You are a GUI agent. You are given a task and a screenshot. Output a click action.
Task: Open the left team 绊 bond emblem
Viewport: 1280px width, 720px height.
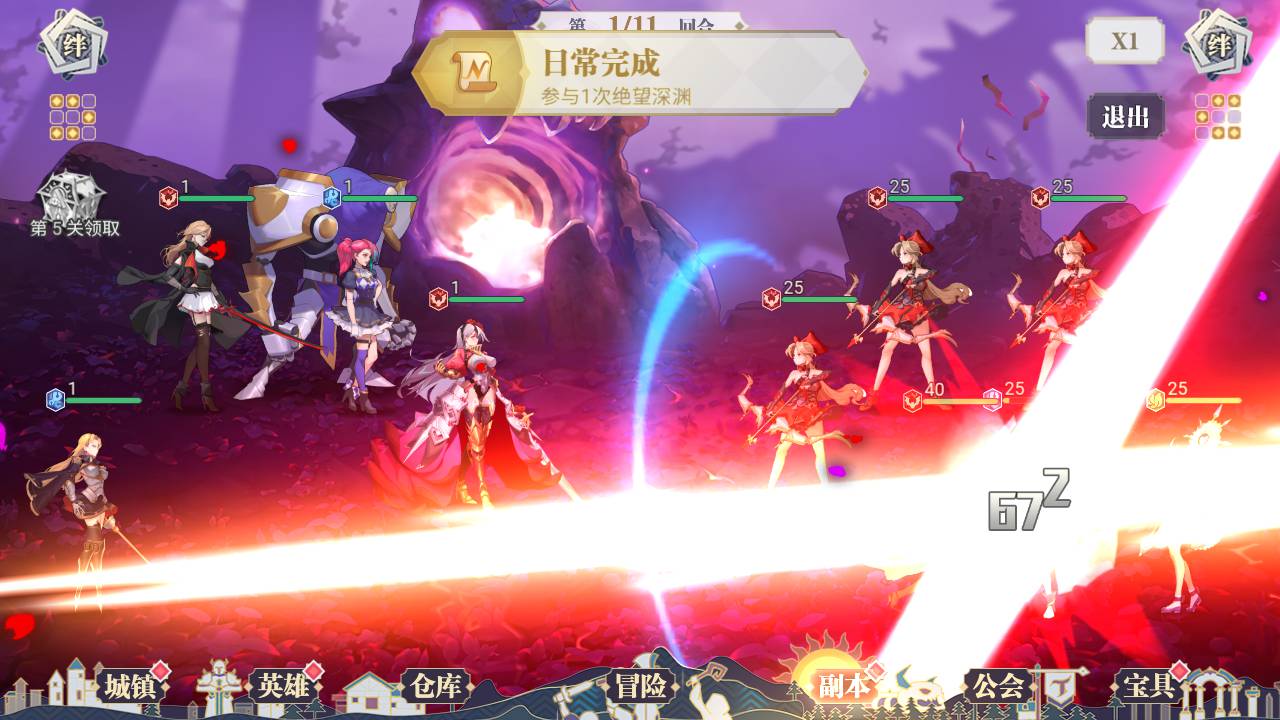(x=74, y=46)
